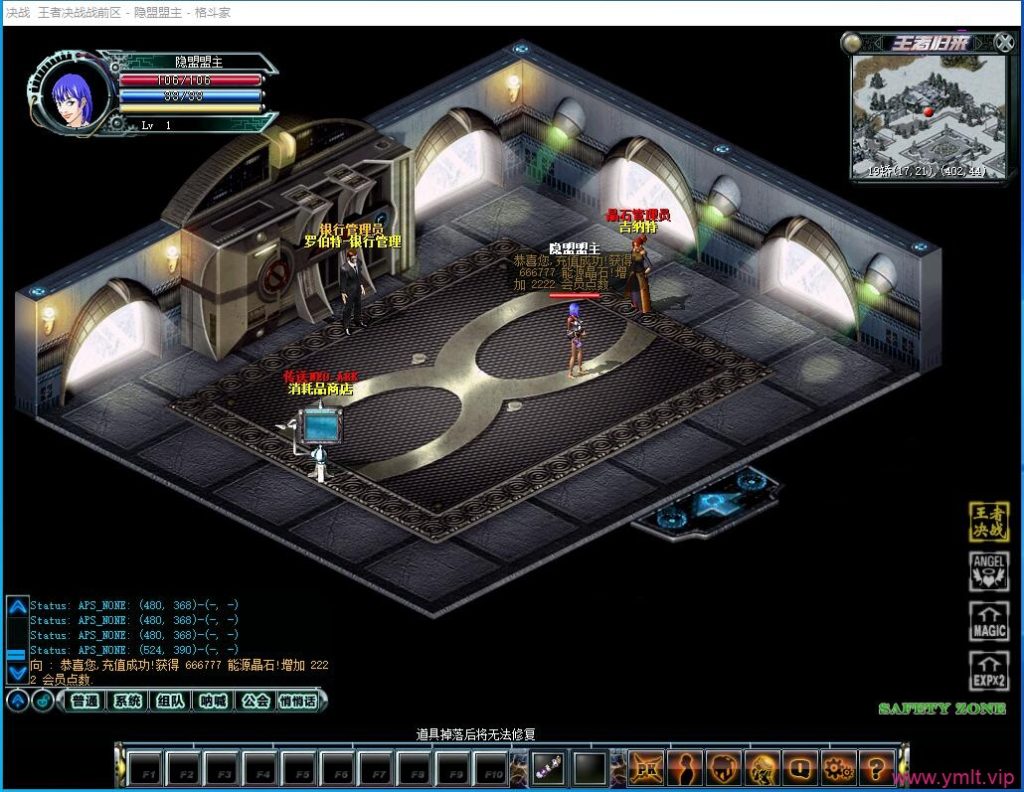
Task: Activate the EXPX2 boost icon
Action: 989,670
